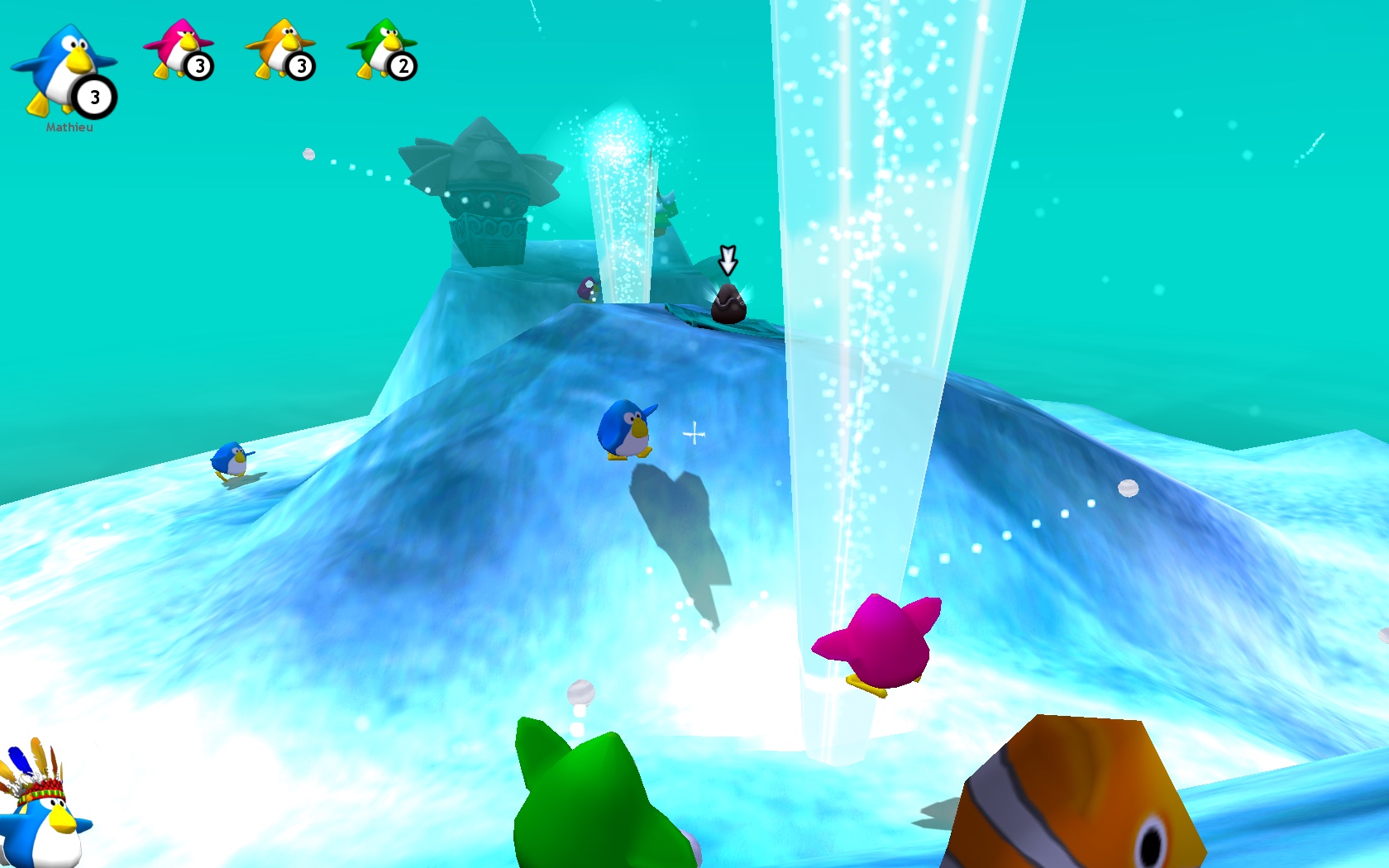Expand the arrow indicator above the bomb
Viewport: 1389px width, 868px height.
(x=728, y=260)
